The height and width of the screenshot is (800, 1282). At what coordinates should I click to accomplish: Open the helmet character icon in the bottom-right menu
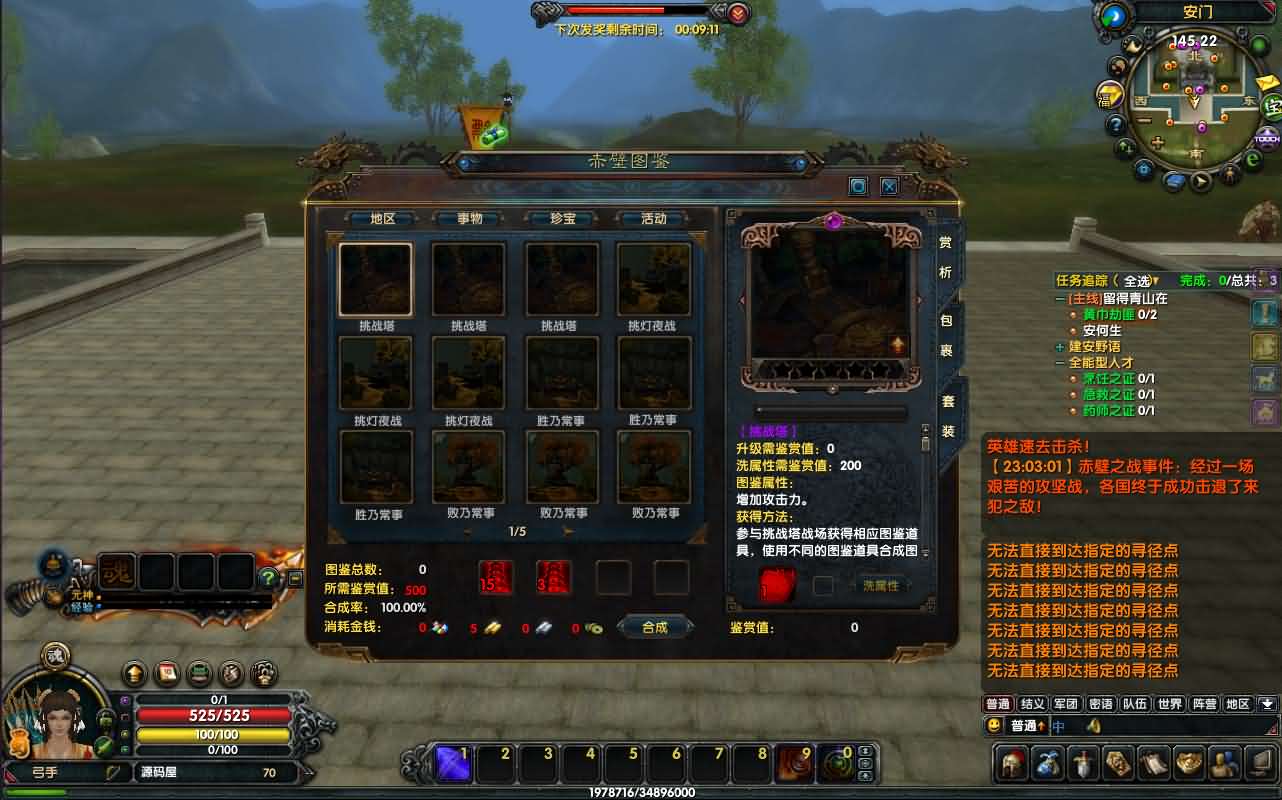click(1011, 763)
